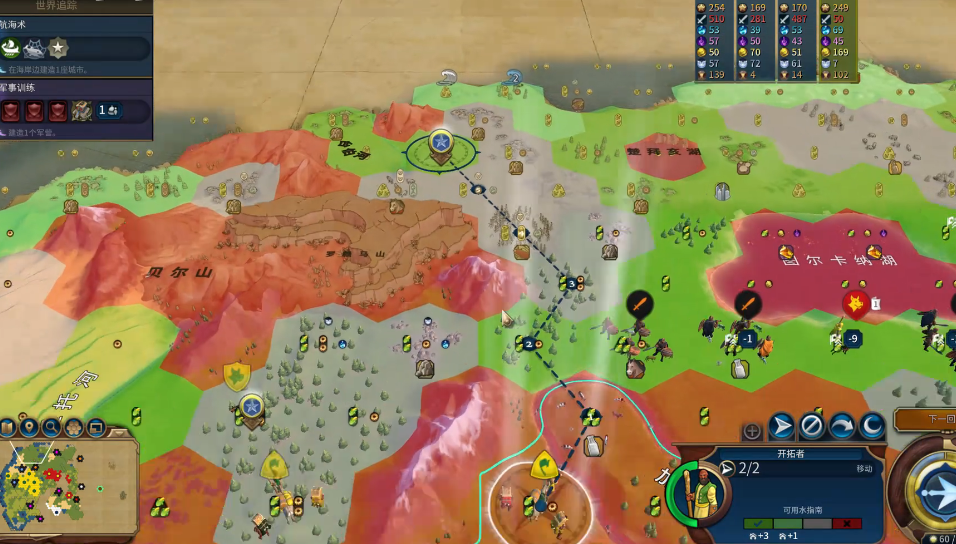Select the city banner with the star icon
Image resolution: width=956 pixels, height=544 pixels.
tap(441, 142)
